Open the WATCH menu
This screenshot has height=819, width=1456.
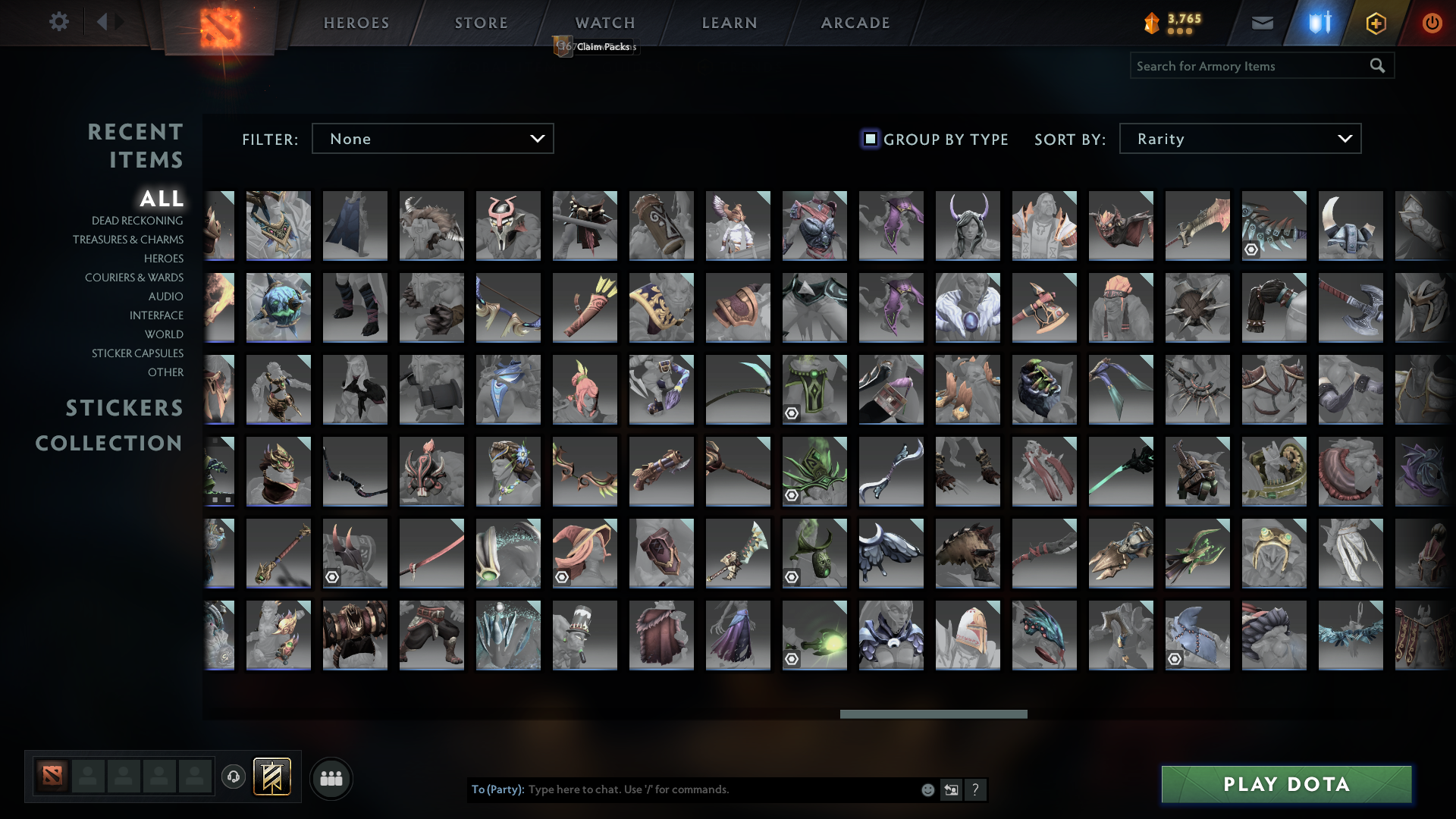(604, 23)
